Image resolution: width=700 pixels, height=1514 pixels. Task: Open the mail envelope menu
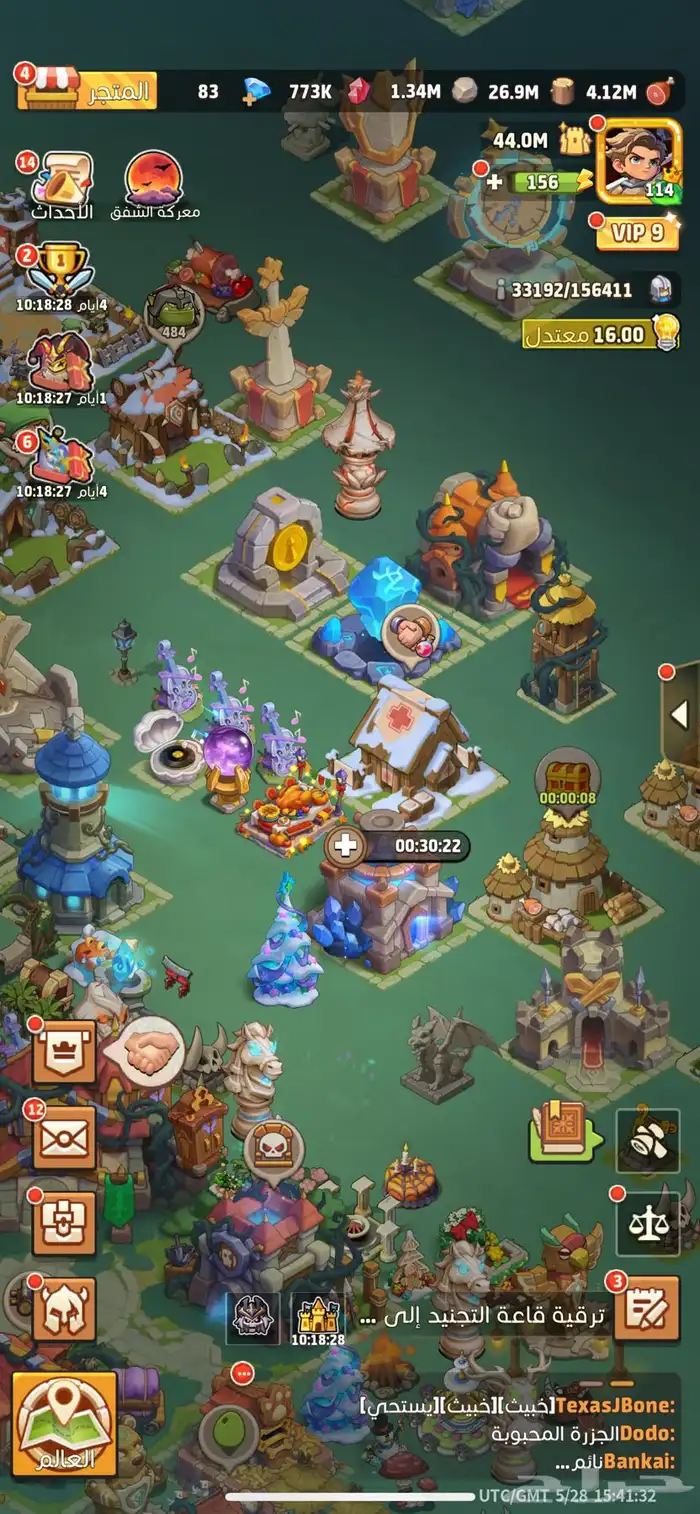pos(65,1137)
